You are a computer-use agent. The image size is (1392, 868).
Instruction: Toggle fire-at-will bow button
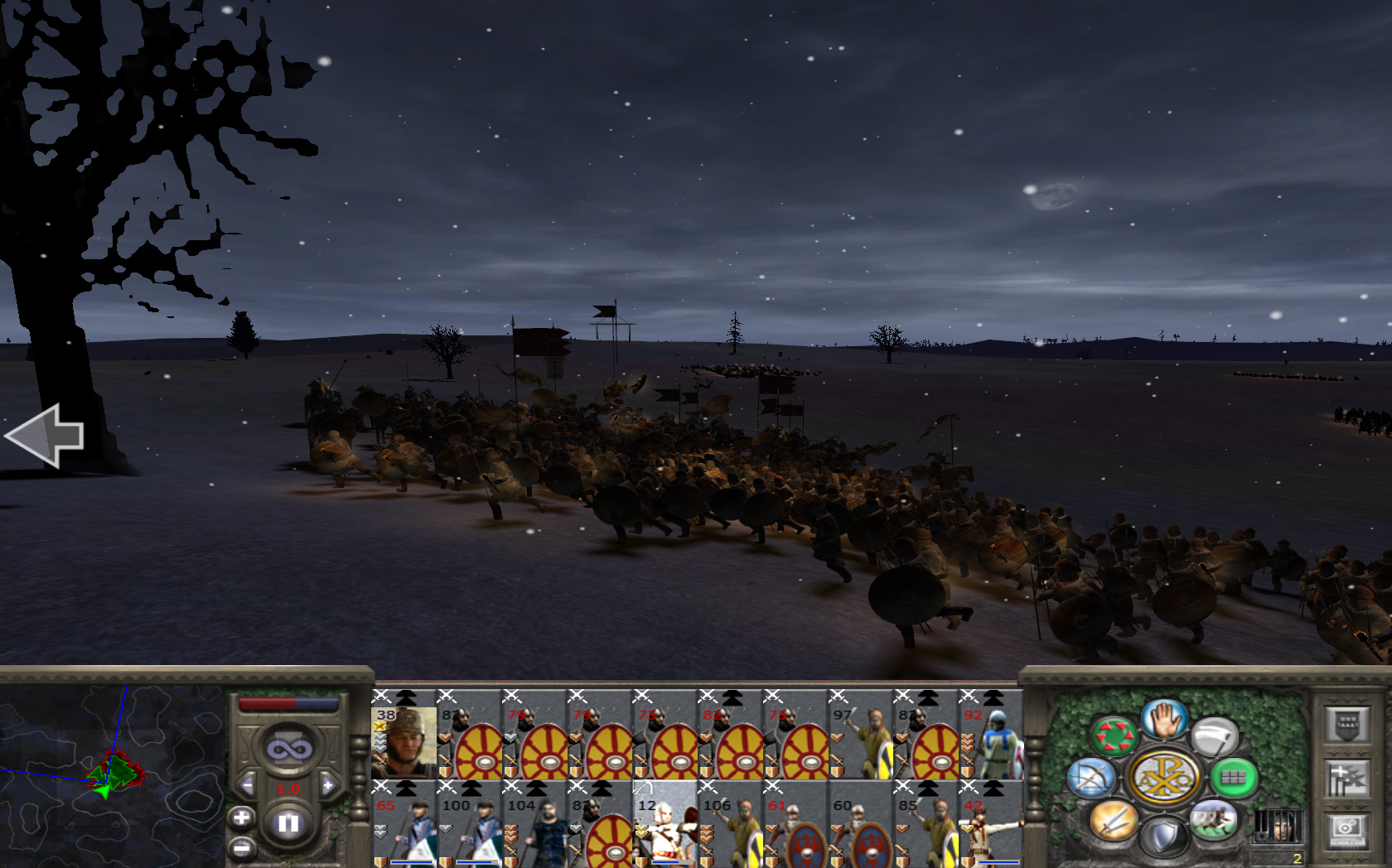[1091, 778]
